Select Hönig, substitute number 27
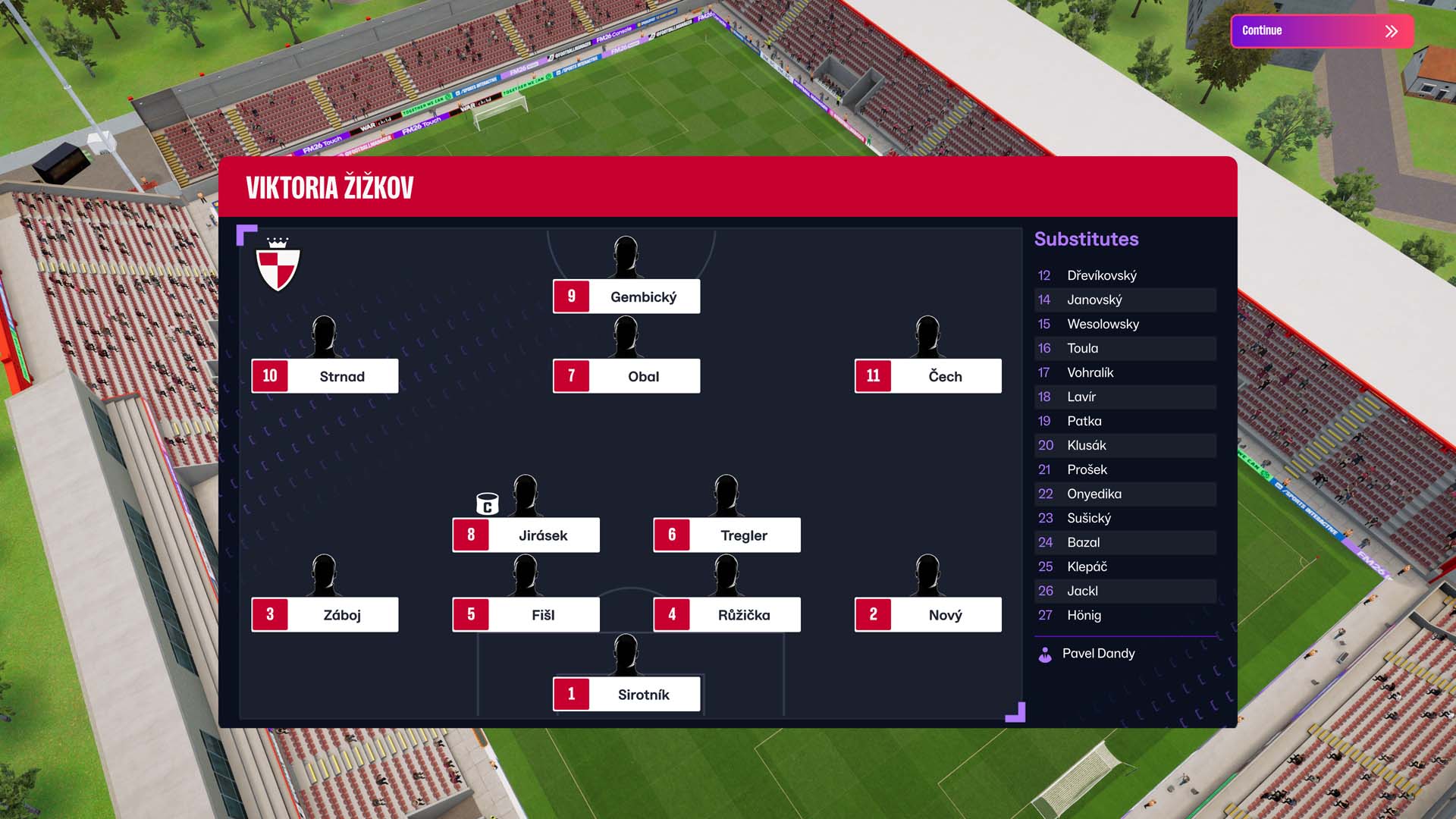 tap(1125, 615)
